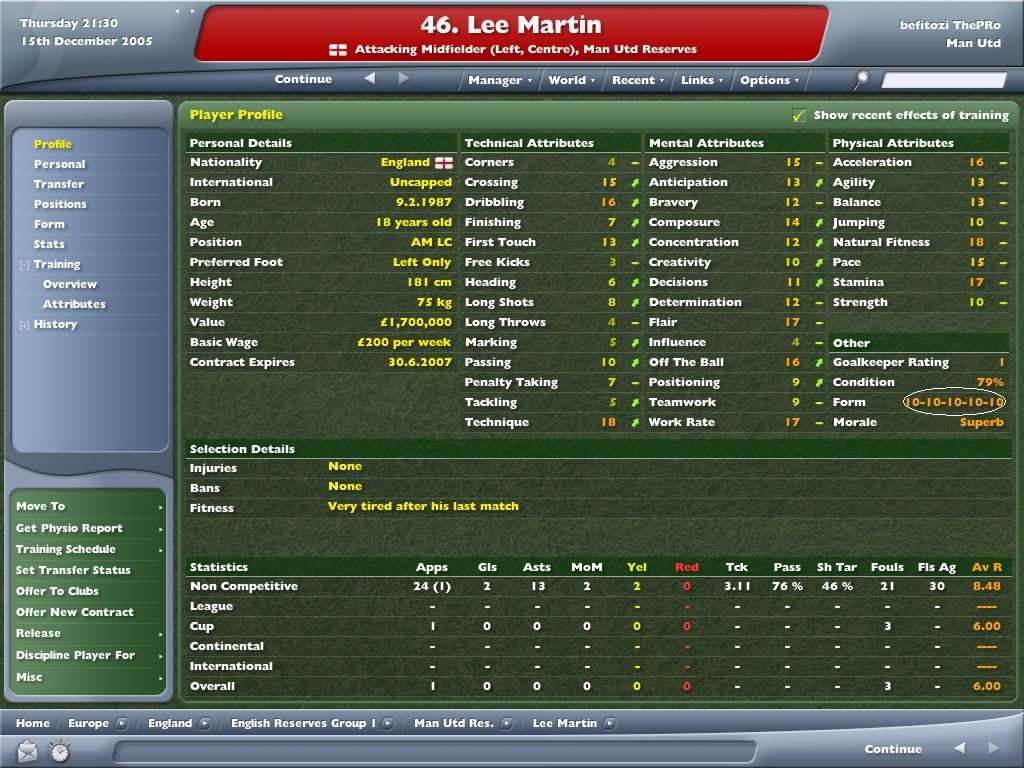Show the player's Form page
1024x768 pixels.
tap(49, 224)
